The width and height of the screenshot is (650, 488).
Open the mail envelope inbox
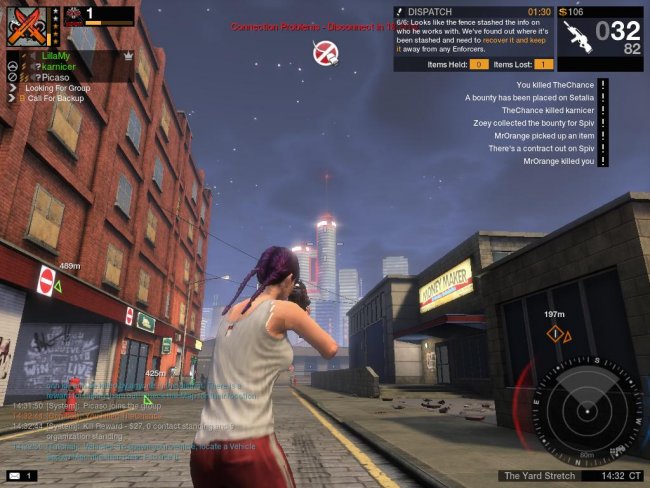[17, 475]
